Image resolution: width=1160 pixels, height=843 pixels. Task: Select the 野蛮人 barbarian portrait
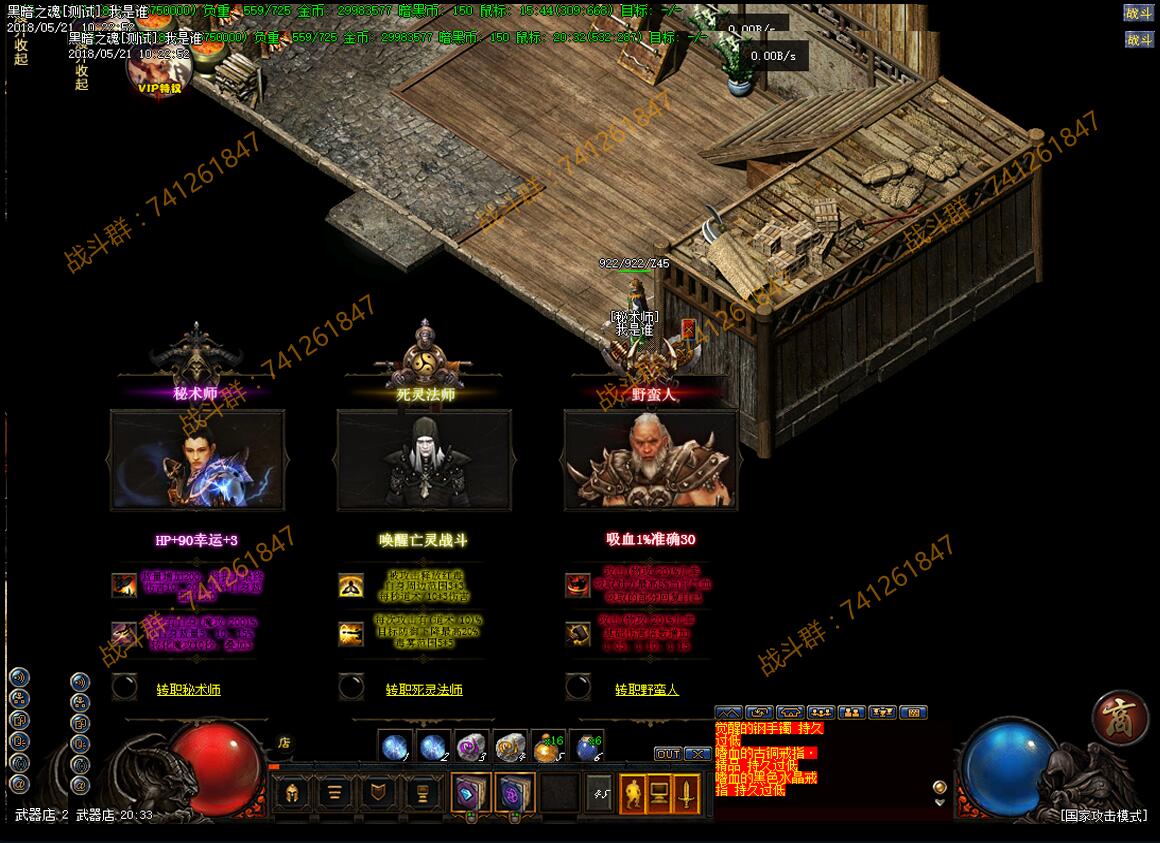tap(651, 460)
